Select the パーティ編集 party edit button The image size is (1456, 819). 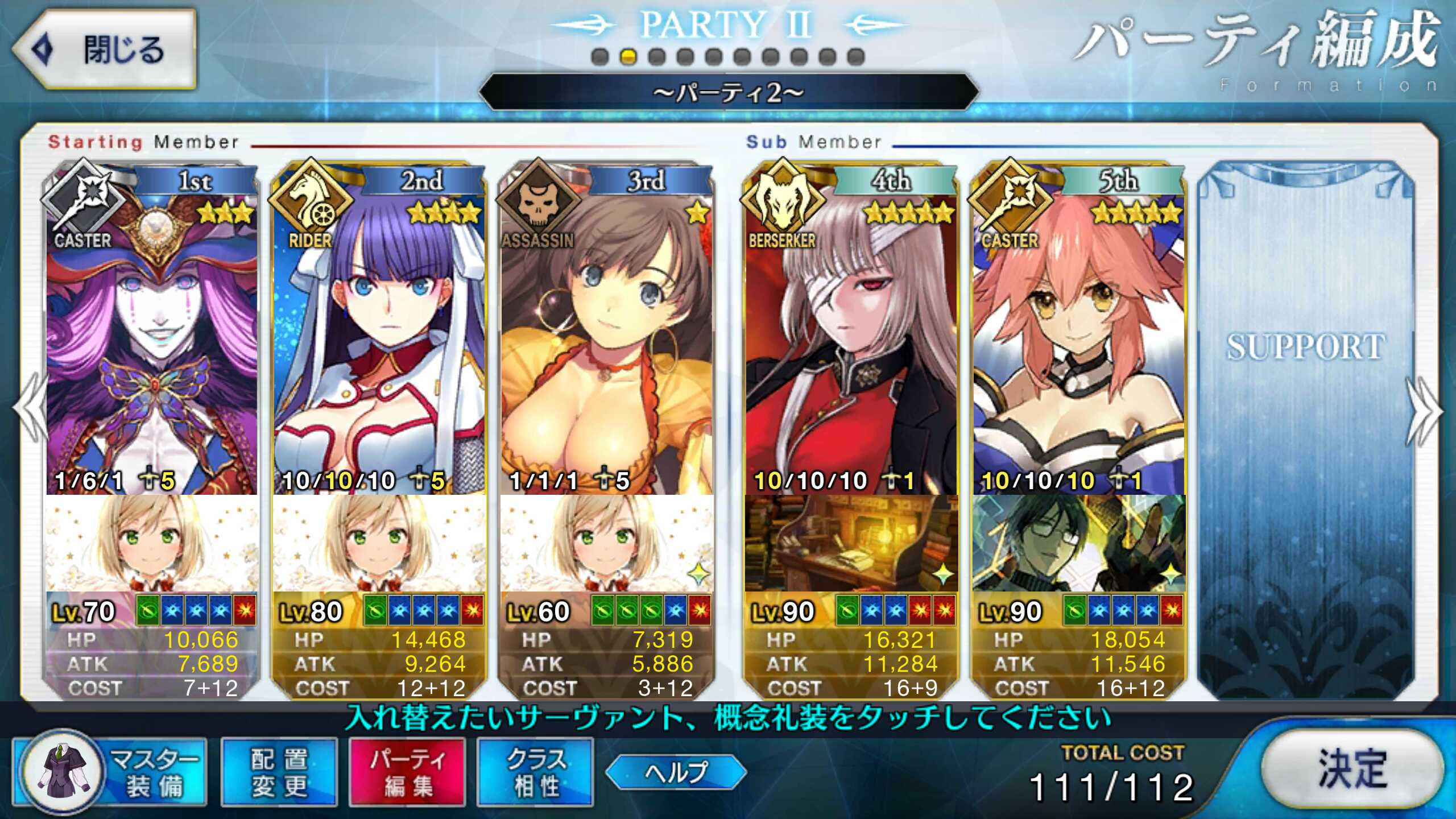407,772
